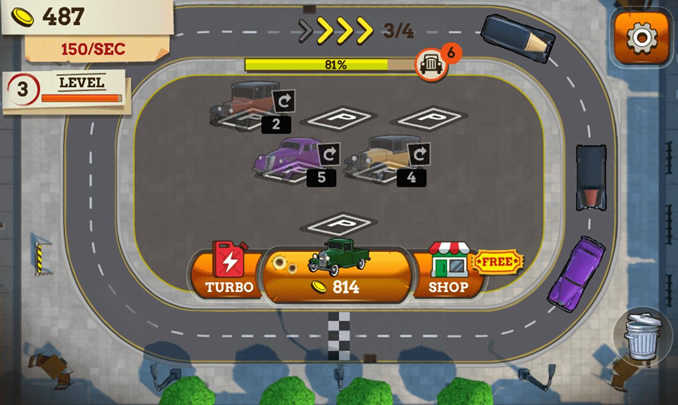Viewport: 678px width, 405px height.
Task: Click the car gift icon on progress bar
Action: click(430, 64)
